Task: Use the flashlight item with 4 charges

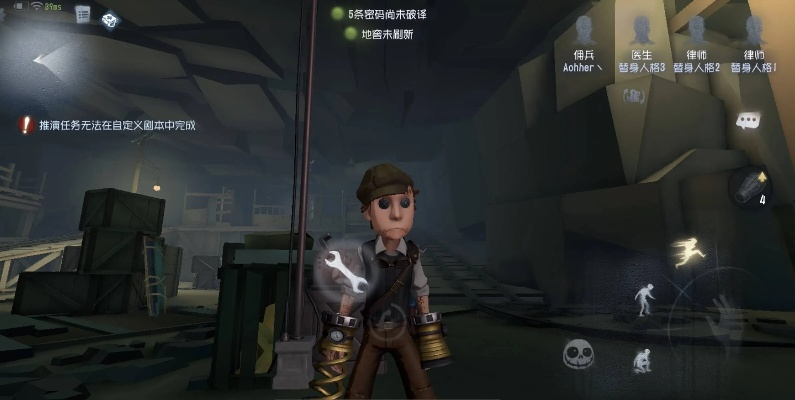Action: tap(751, 184)
